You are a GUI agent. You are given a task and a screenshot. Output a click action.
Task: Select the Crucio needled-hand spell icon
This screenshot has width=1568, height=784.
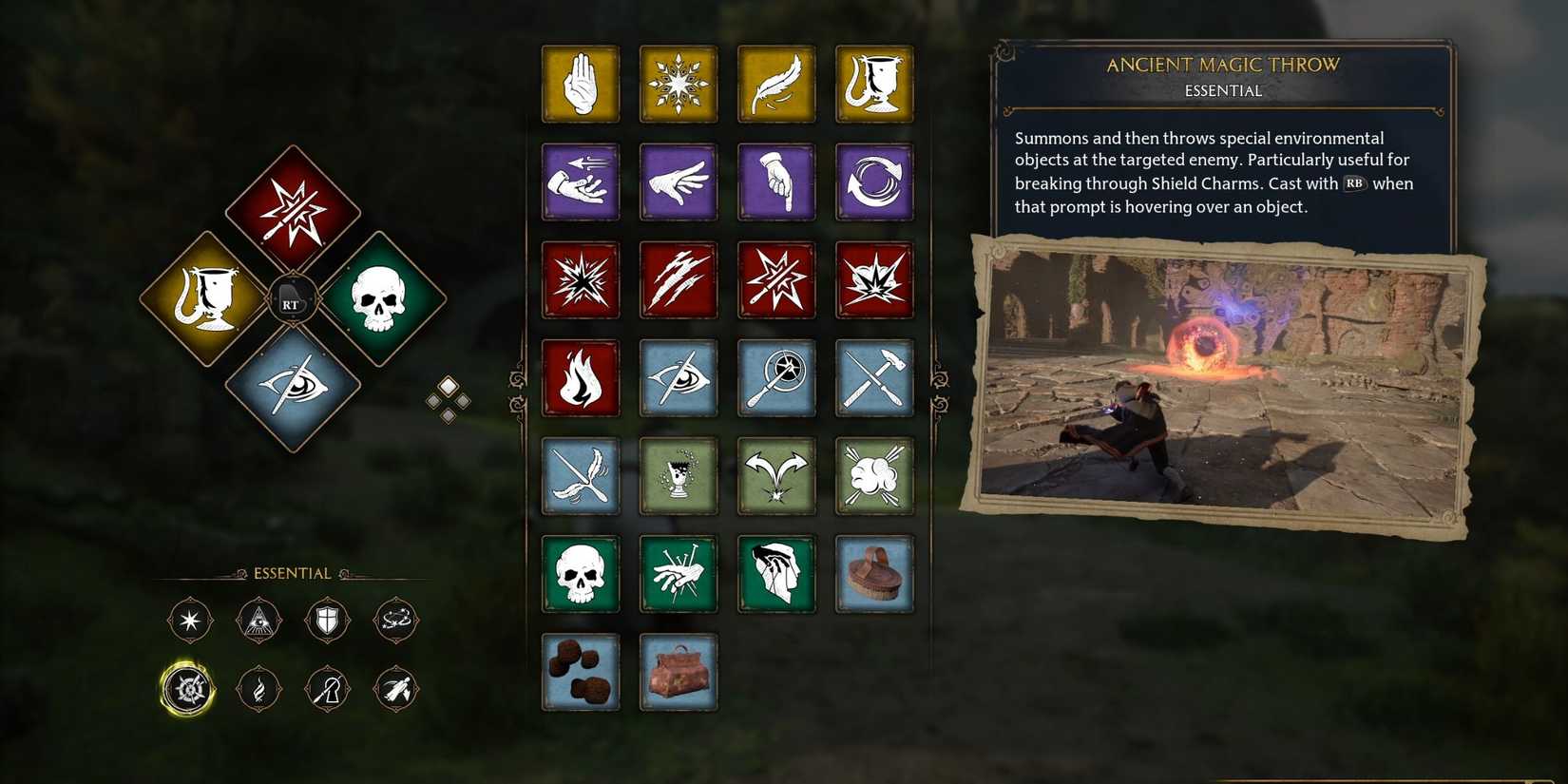679,574
